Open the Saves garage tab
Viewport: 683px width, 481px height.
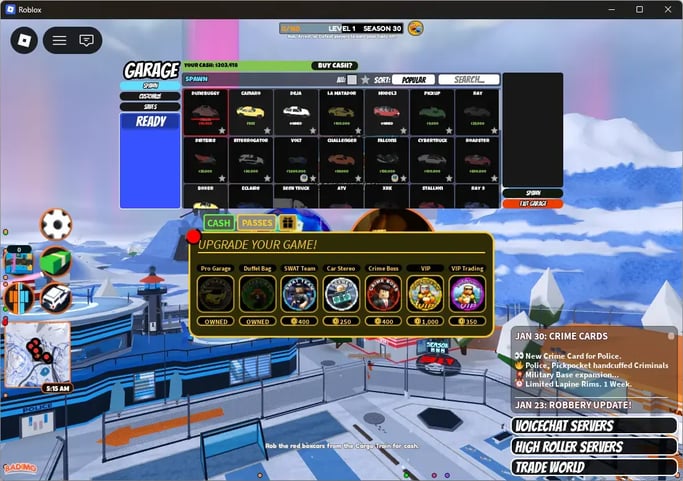pos(150,106)
